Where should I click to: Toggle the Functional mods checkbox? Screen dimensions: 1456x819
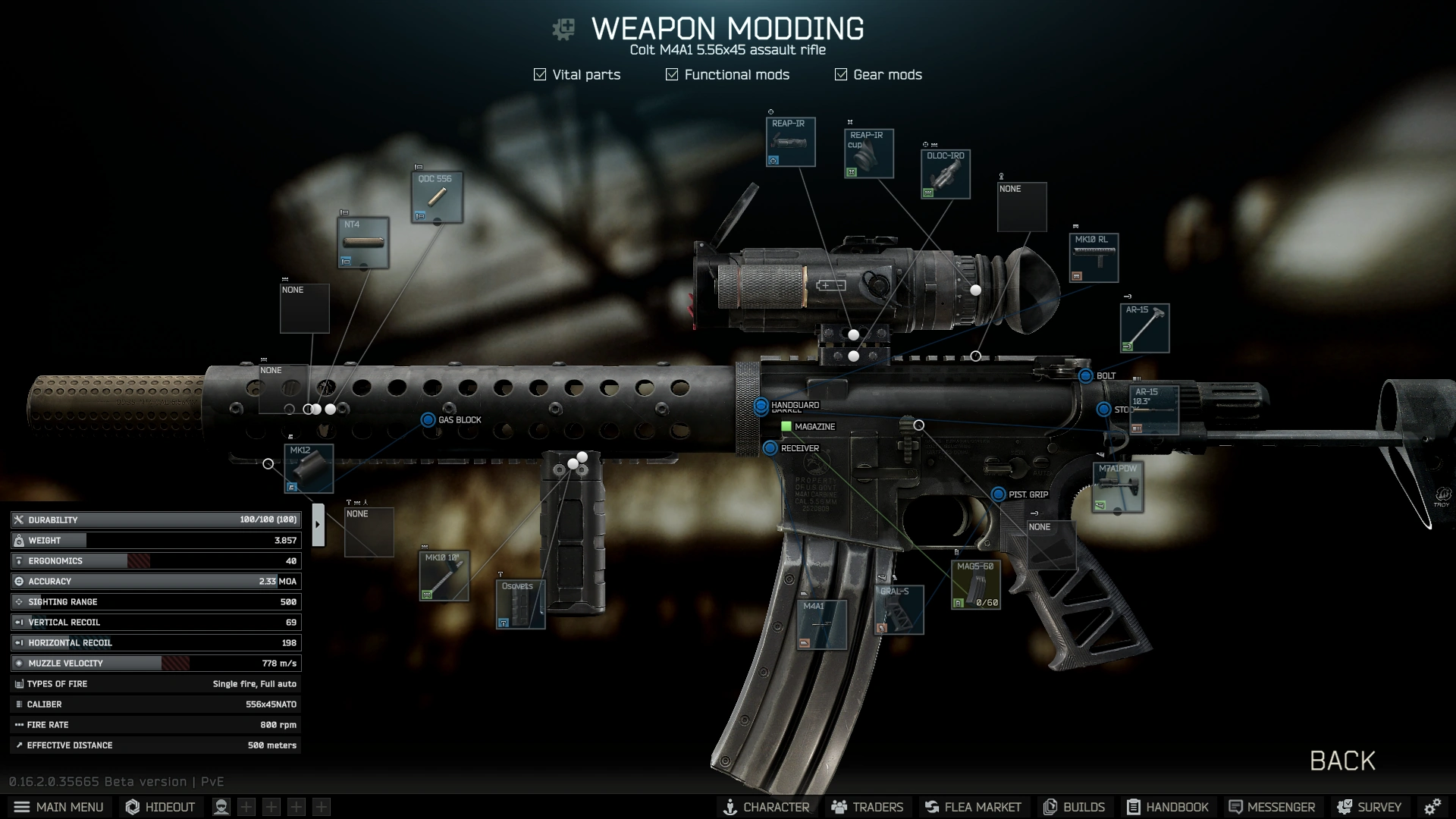coord(672,74)
